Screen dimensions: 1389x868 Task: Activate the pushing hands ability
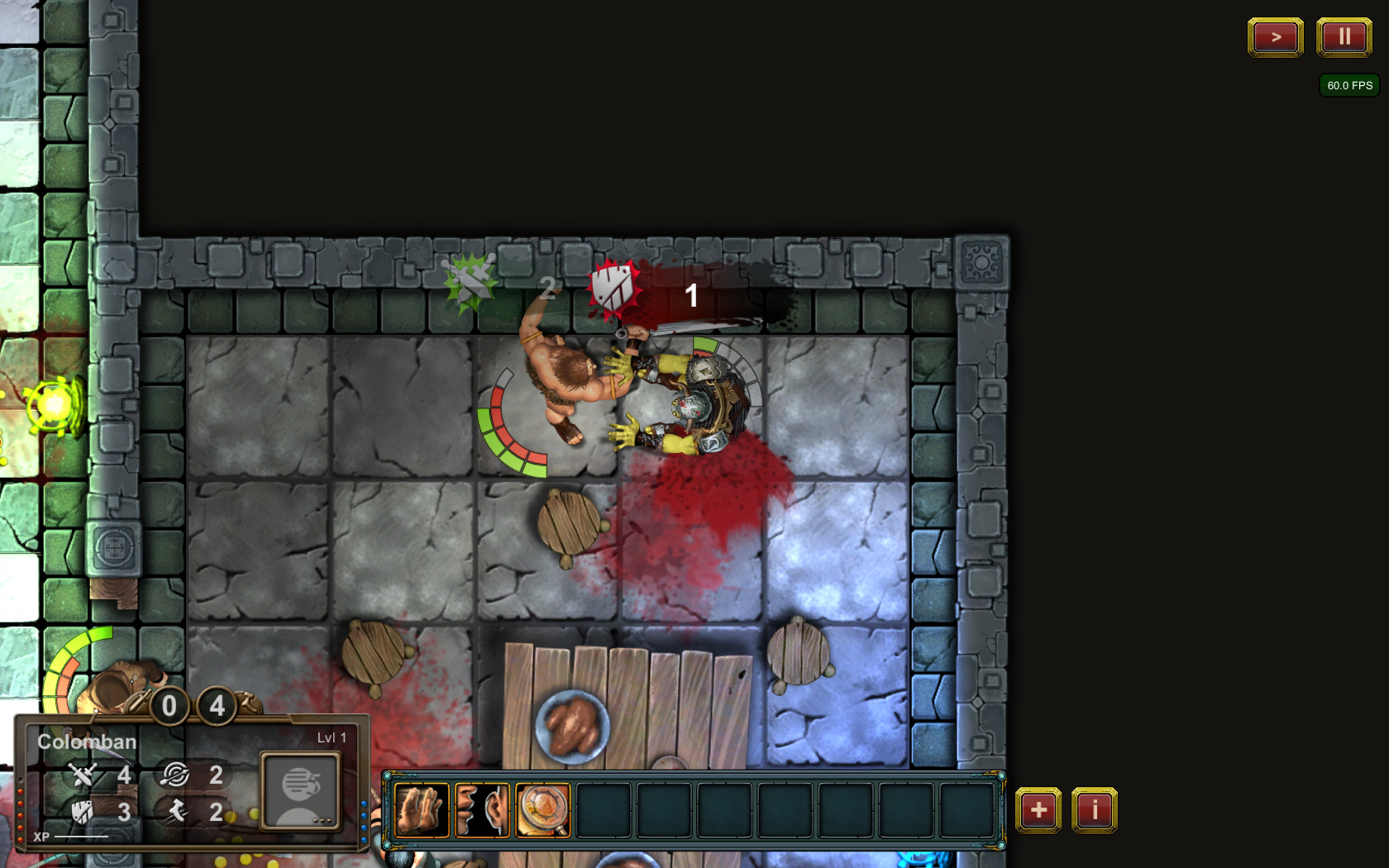[422, 810]
